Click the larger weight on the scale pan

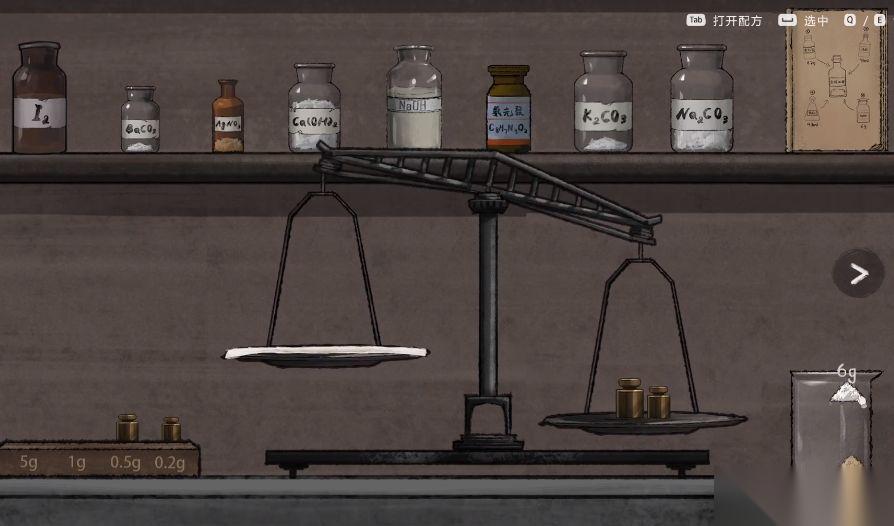coord(629,398)
